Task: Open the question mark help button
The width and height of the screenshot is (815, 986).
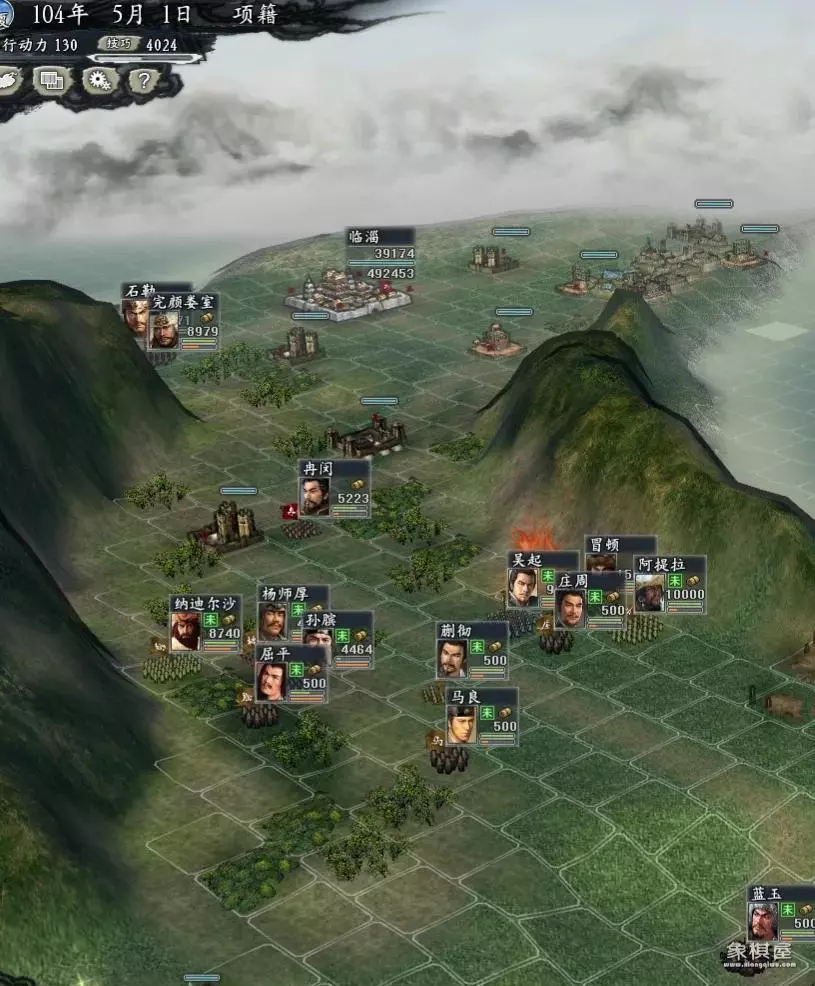Action: [x=144, y=81]
